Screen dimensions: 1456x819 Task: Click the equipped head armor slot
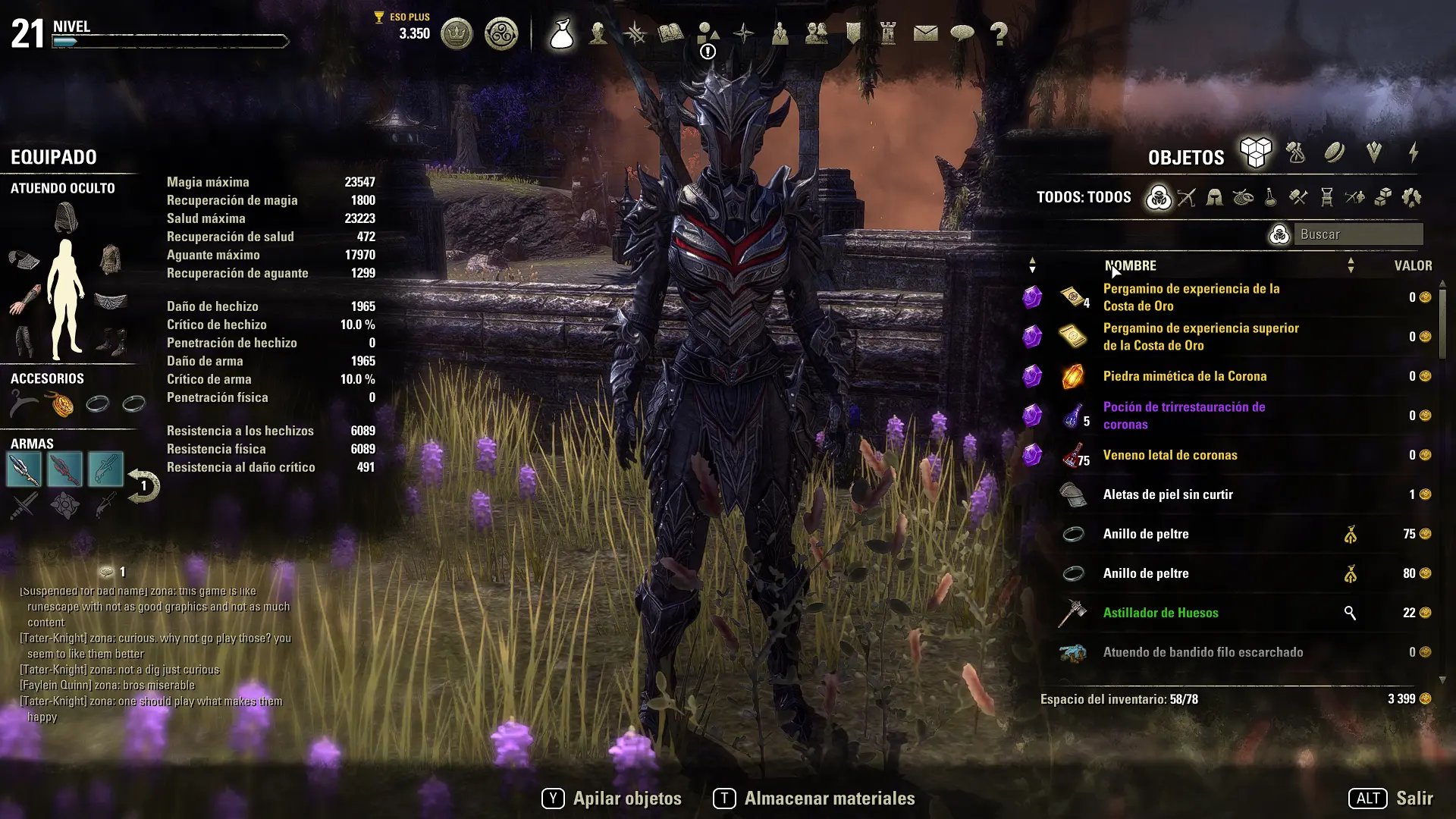66,218
